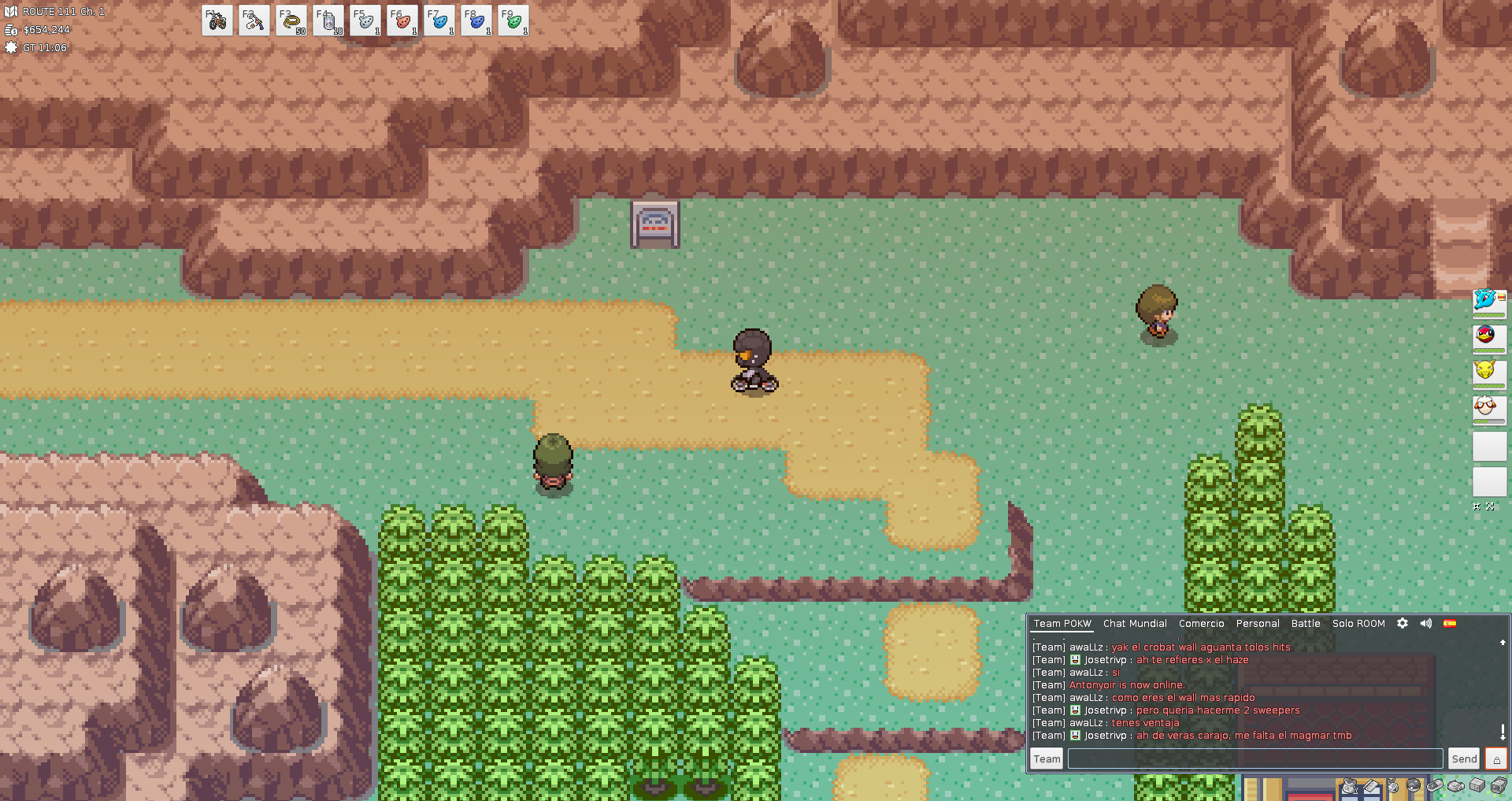The image size is (1512, 801).
Task: Select the blue seahorse party Pokémon
Action: pyautogui.click(x=1488, y=302)
